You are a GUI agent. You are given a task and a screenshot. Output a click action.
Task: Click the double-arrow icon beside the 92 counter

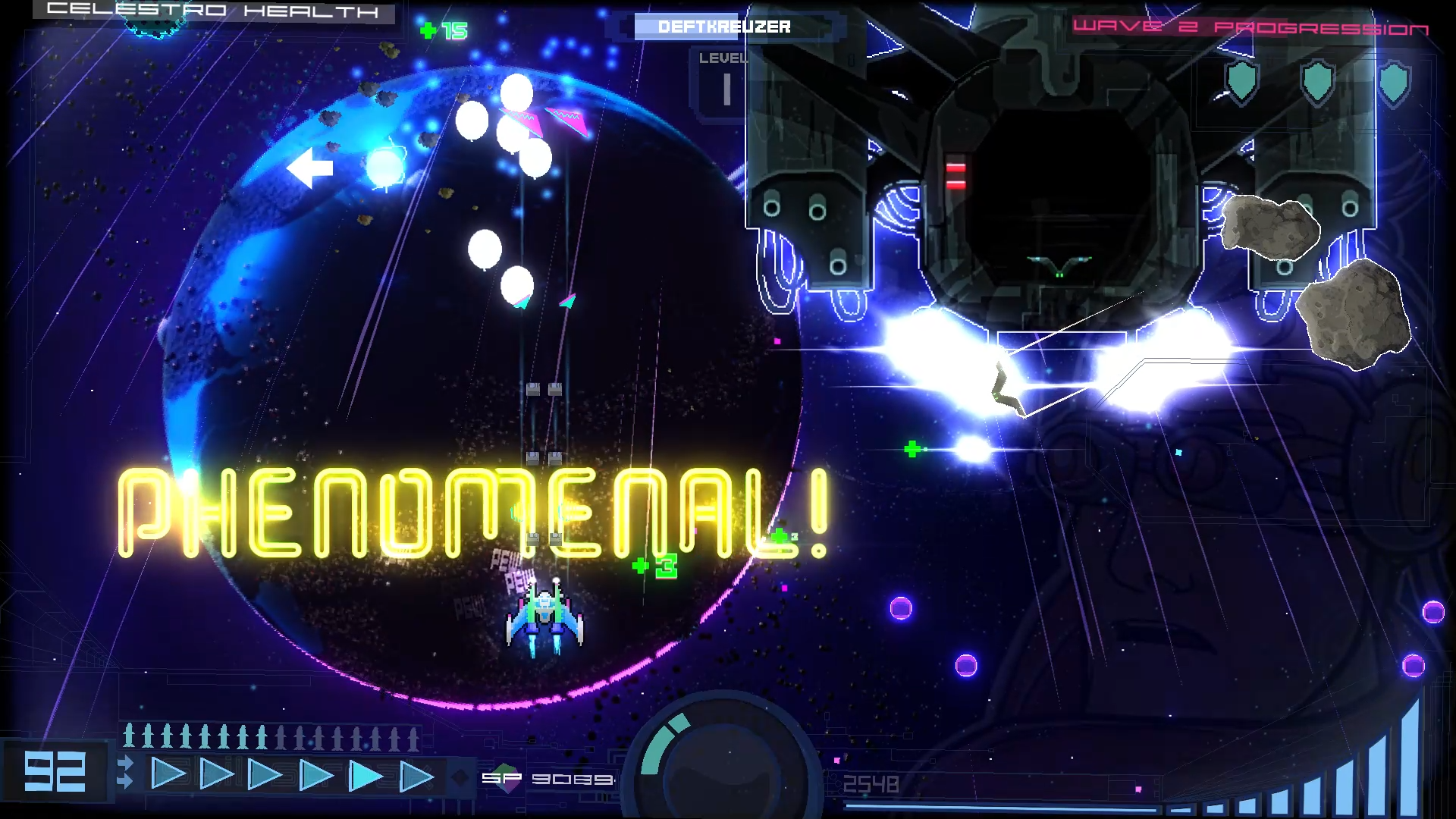pyautogui.click(x=125, y=771)
